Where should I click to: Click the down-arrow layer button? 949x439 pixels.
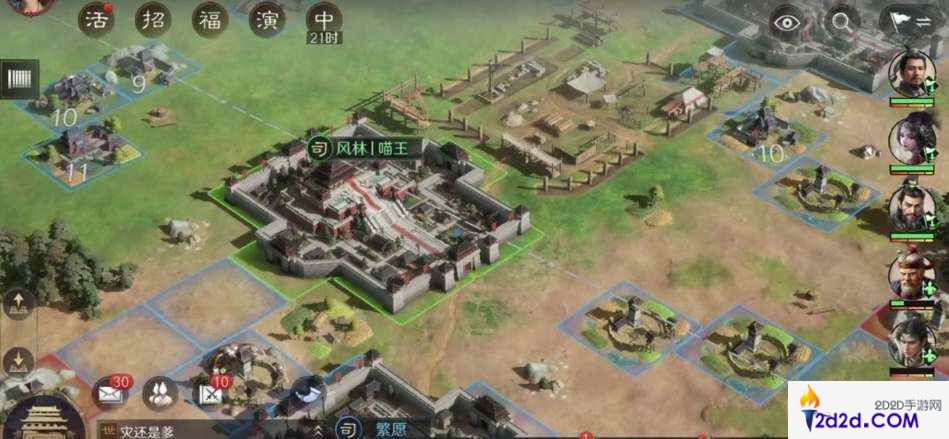(x=20, y=360)
